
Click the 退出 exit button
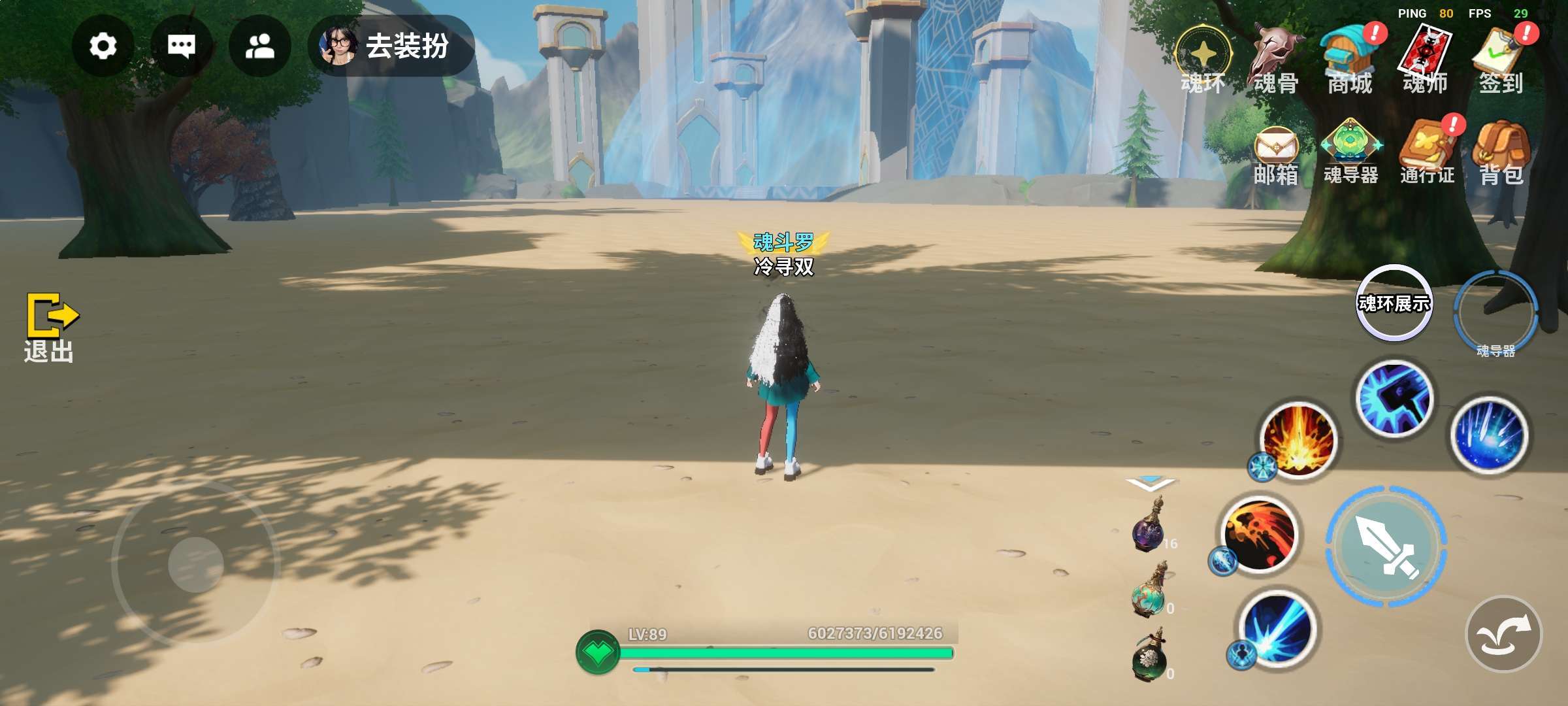[50, 327]
